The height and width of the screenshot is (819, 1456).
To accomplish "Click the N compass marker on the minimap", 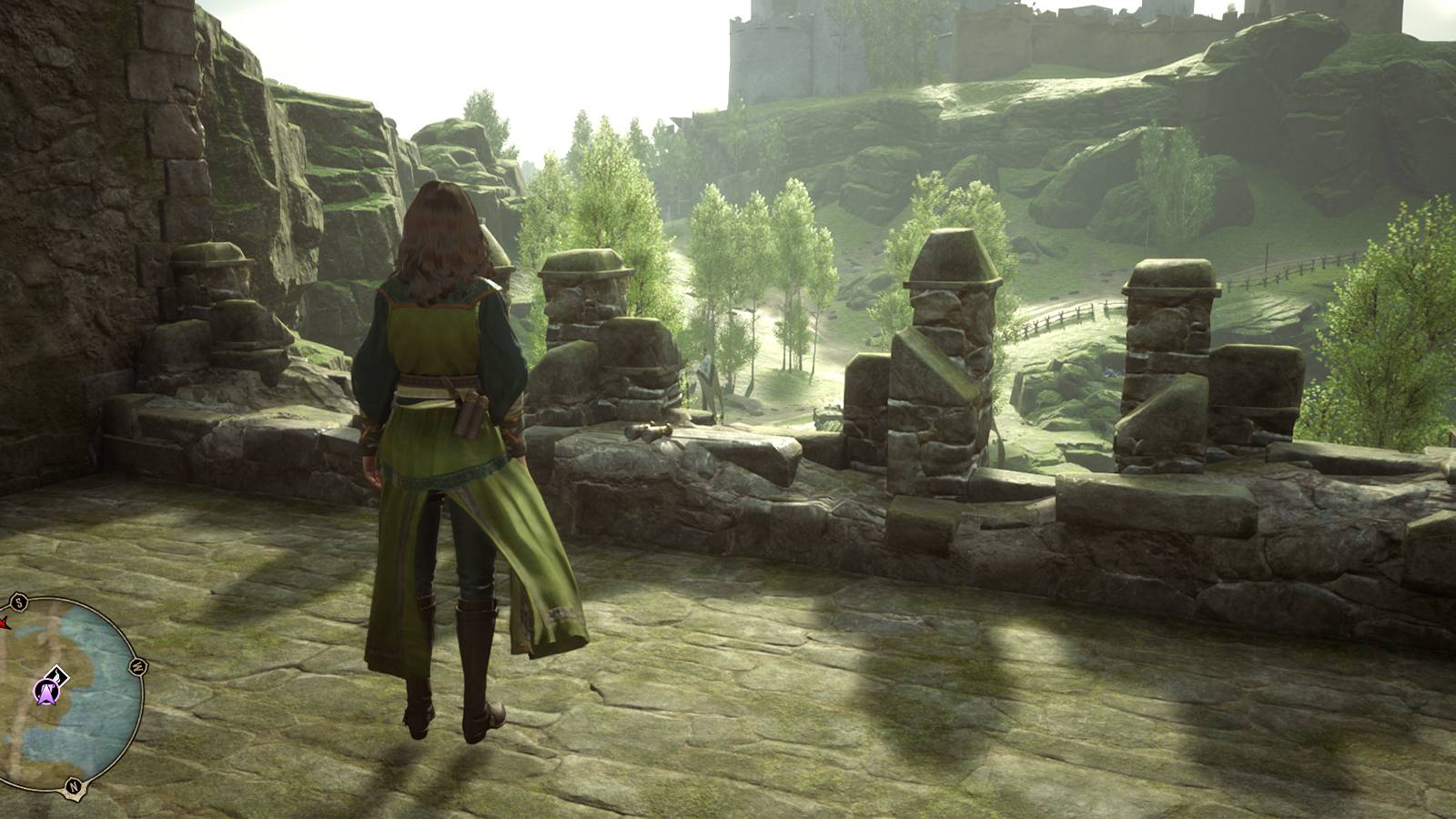I will click(x=73, y=784).
